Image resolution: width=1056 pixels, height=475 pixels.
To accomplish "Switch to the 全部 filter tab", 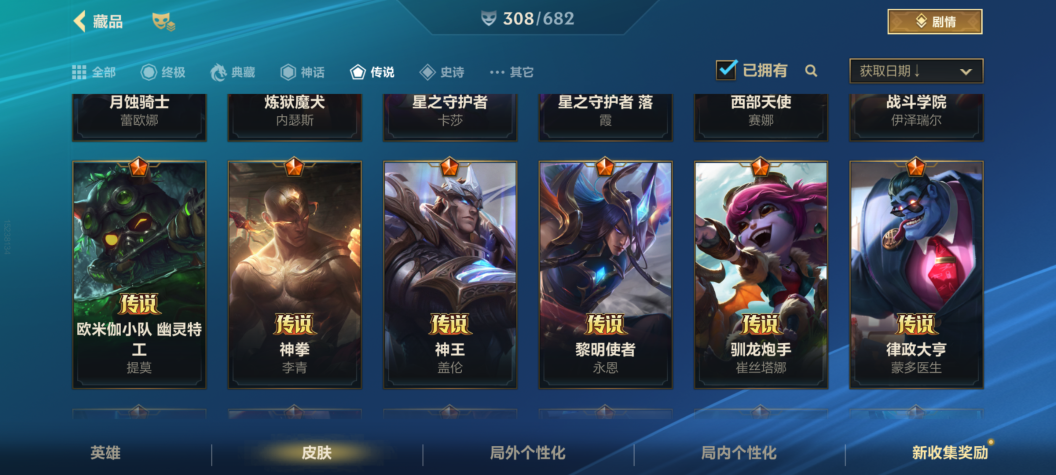I will pos(94,72).
